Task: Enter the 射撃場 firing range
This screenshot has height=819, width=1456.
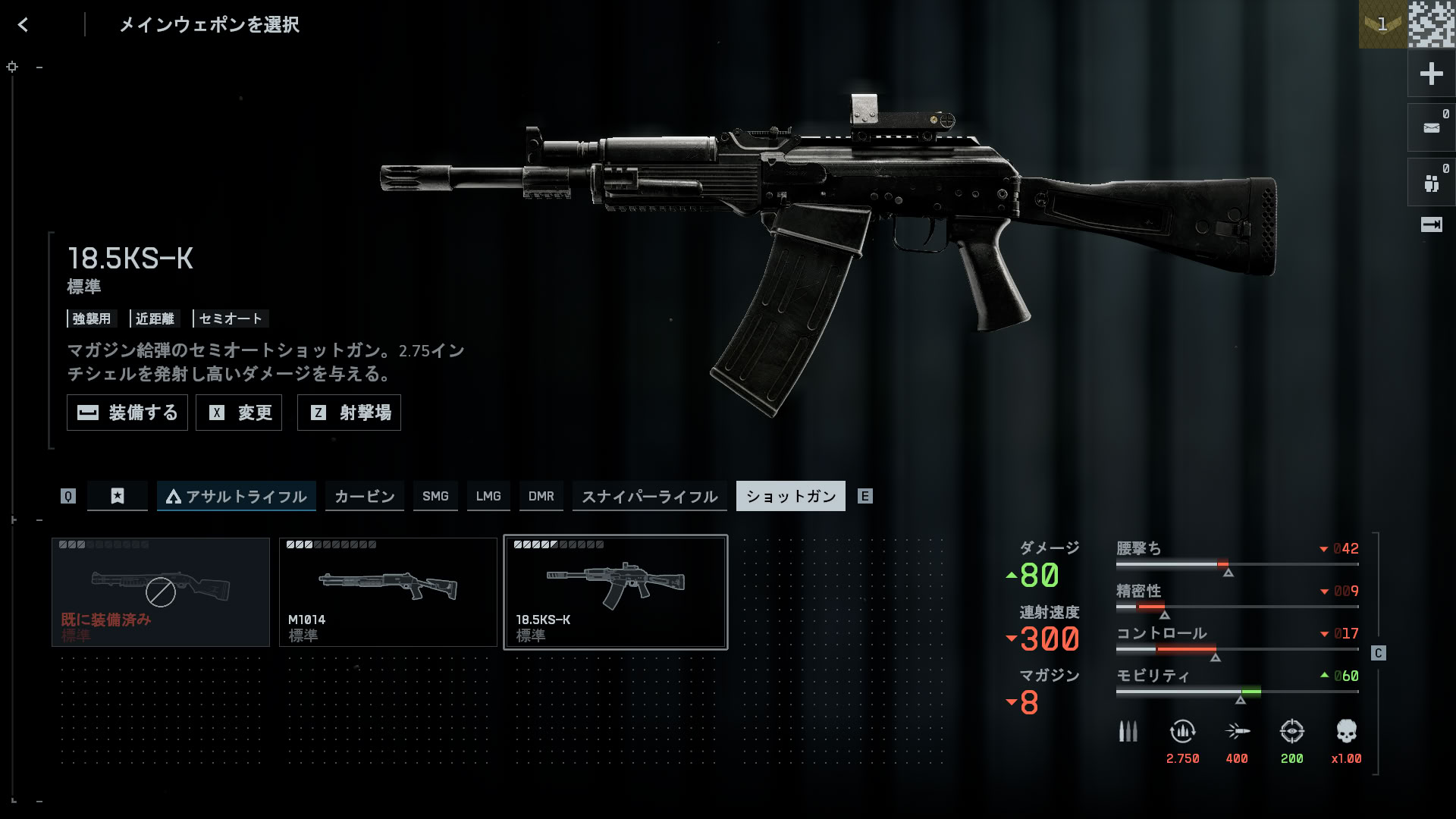Action: pyautogui.click(x=349, y=413)
